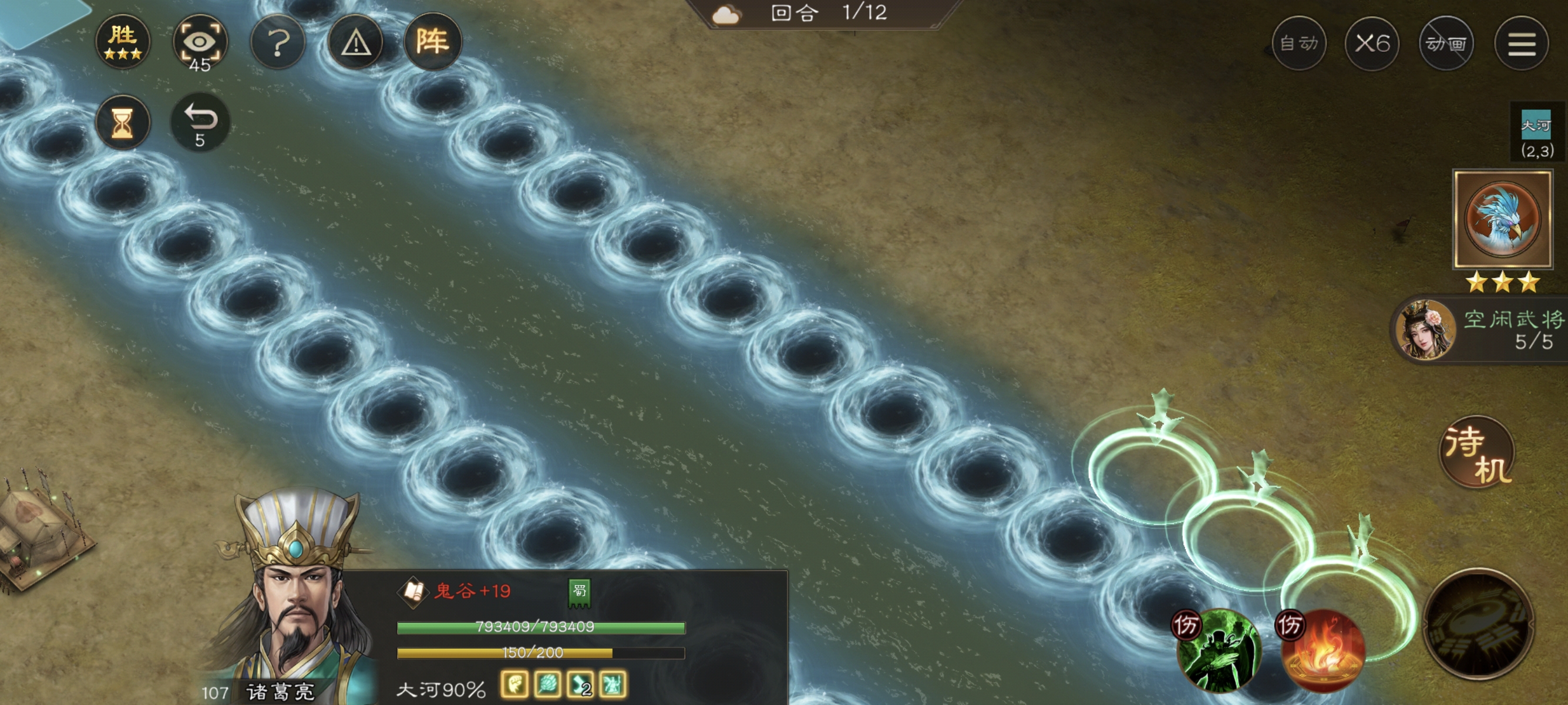Toggle 自动 auto battle

pos(1298,43)
